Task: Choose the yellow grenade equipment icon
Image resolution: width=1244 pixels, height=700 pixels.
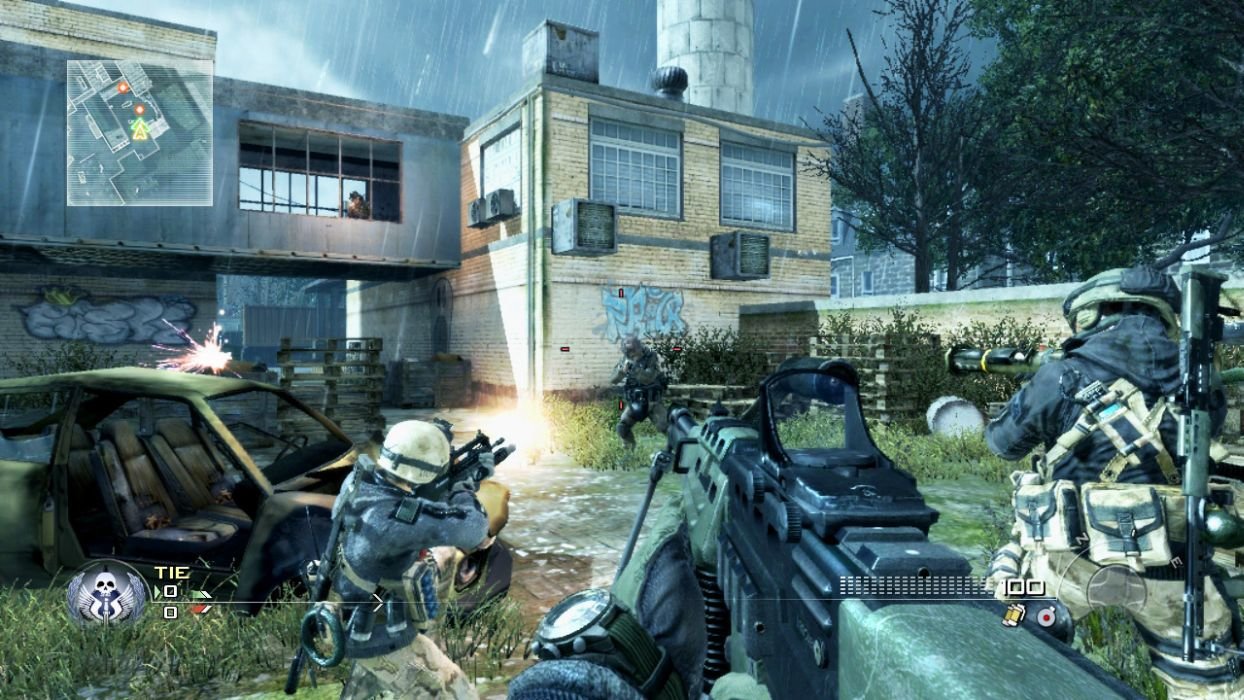Action: (1013, 615)
